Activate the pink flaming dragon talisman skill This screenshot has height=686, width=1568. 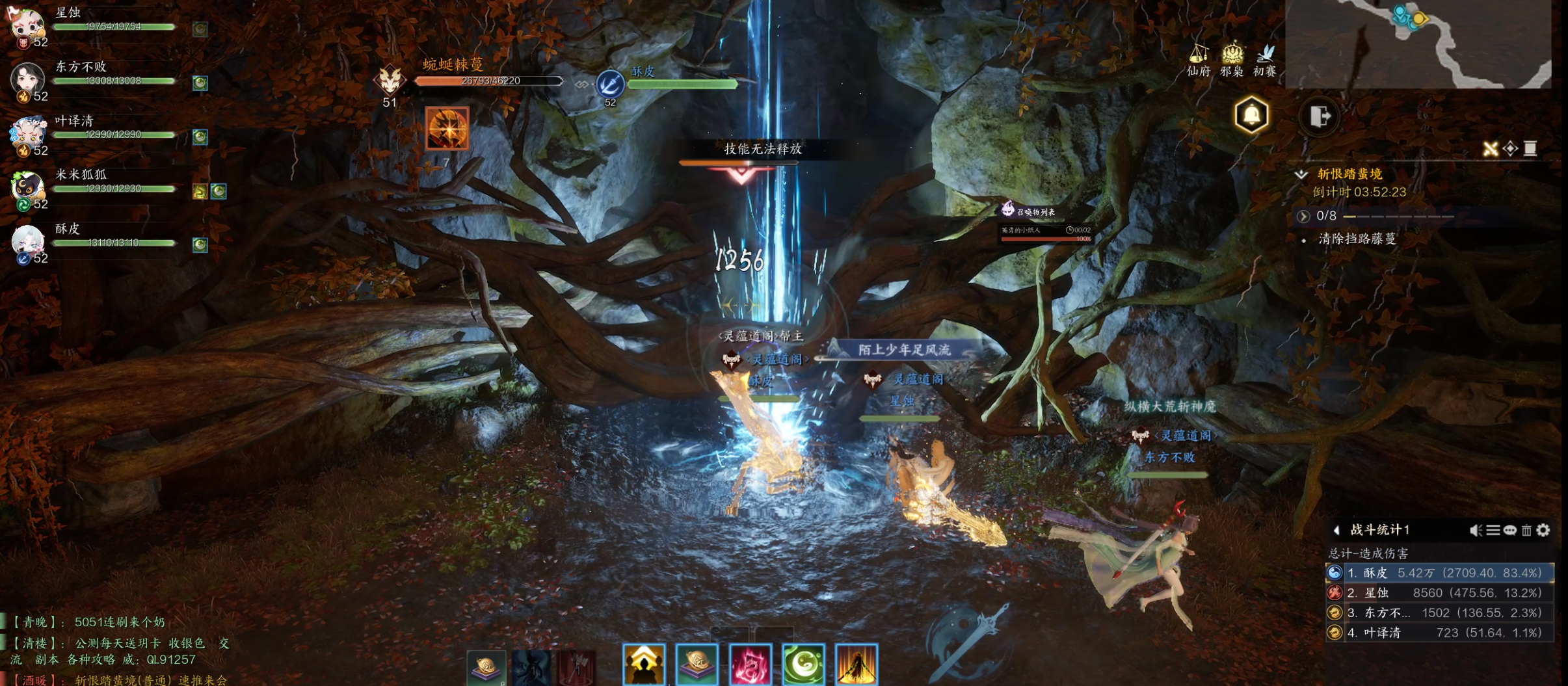(x=750, y=665)
